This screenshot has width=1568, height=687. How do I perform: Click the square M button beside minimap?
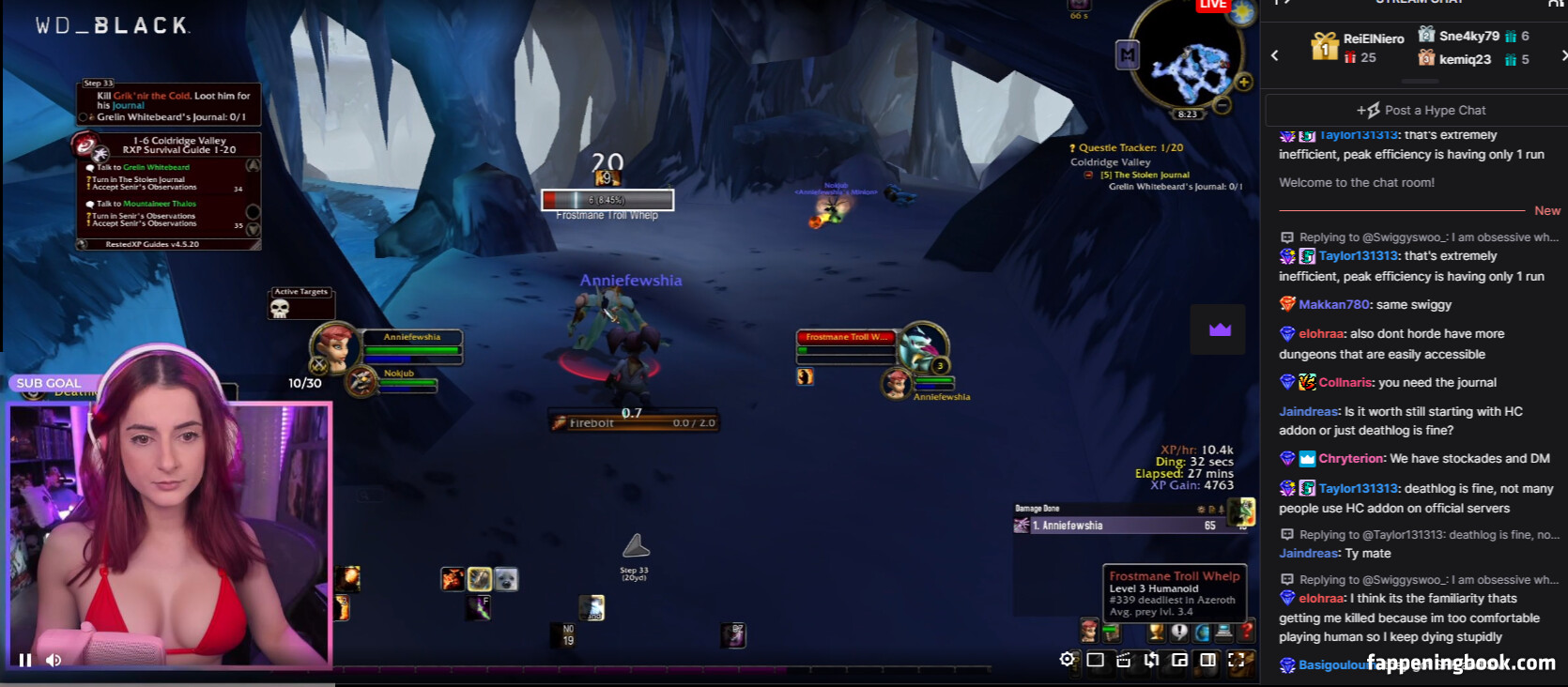pos(1128,55)
